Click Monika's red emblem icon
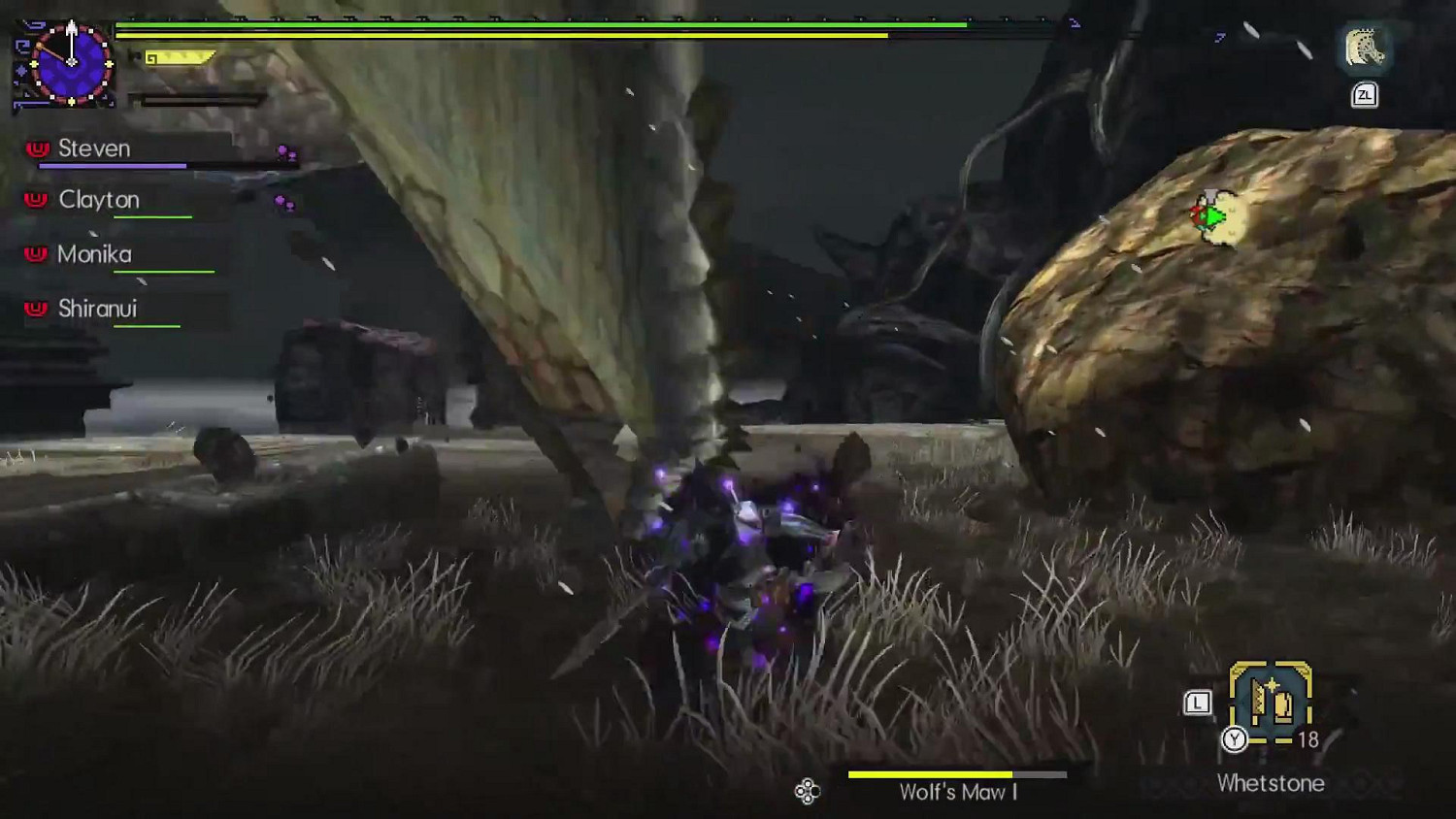Viewport: 1456px width, 819px height. pos(35,253)
